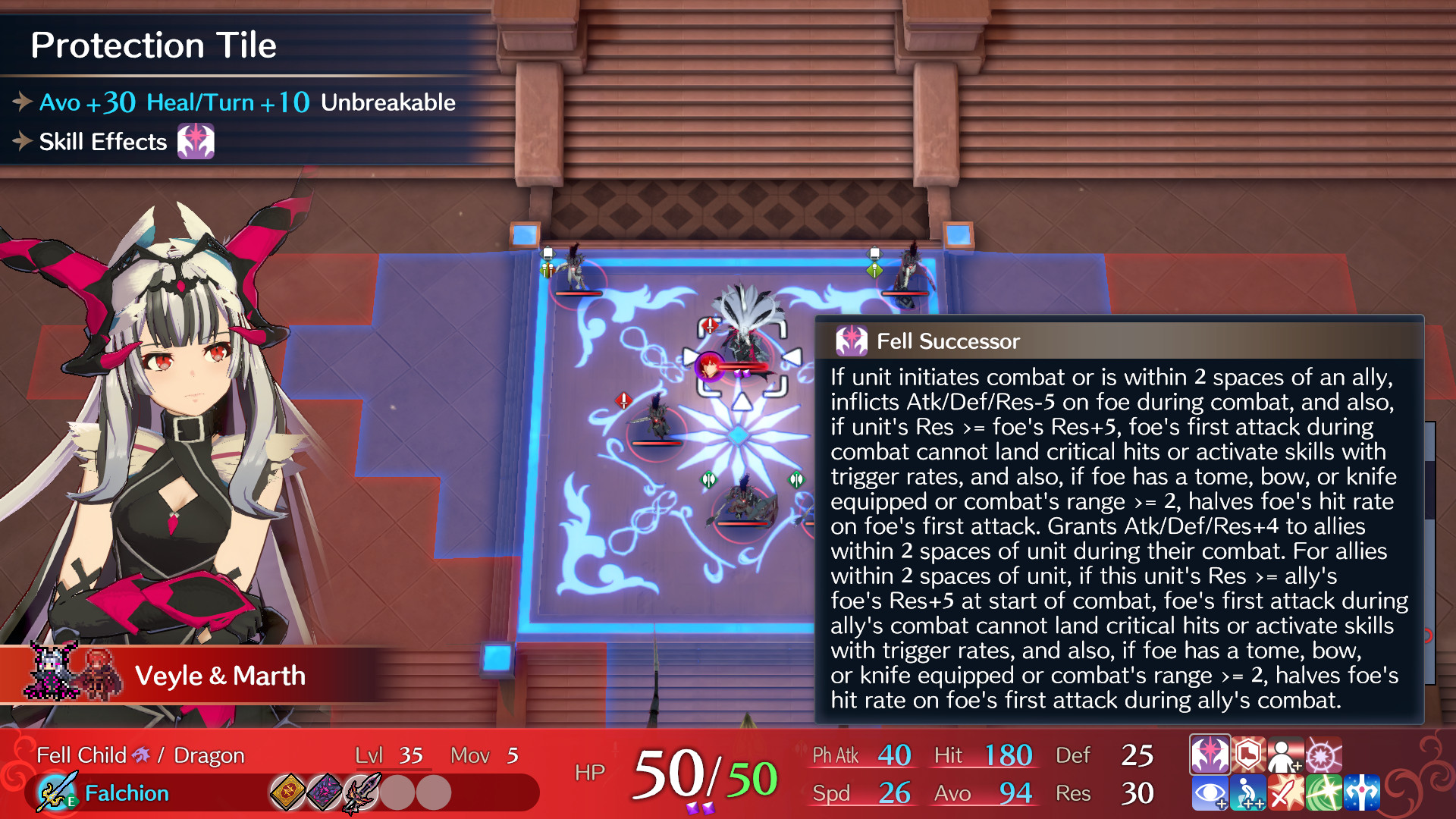The height and width of the screenshot is (819, 1456).
Task: Select the dark sword inventory item
Action: pos(362,793)
